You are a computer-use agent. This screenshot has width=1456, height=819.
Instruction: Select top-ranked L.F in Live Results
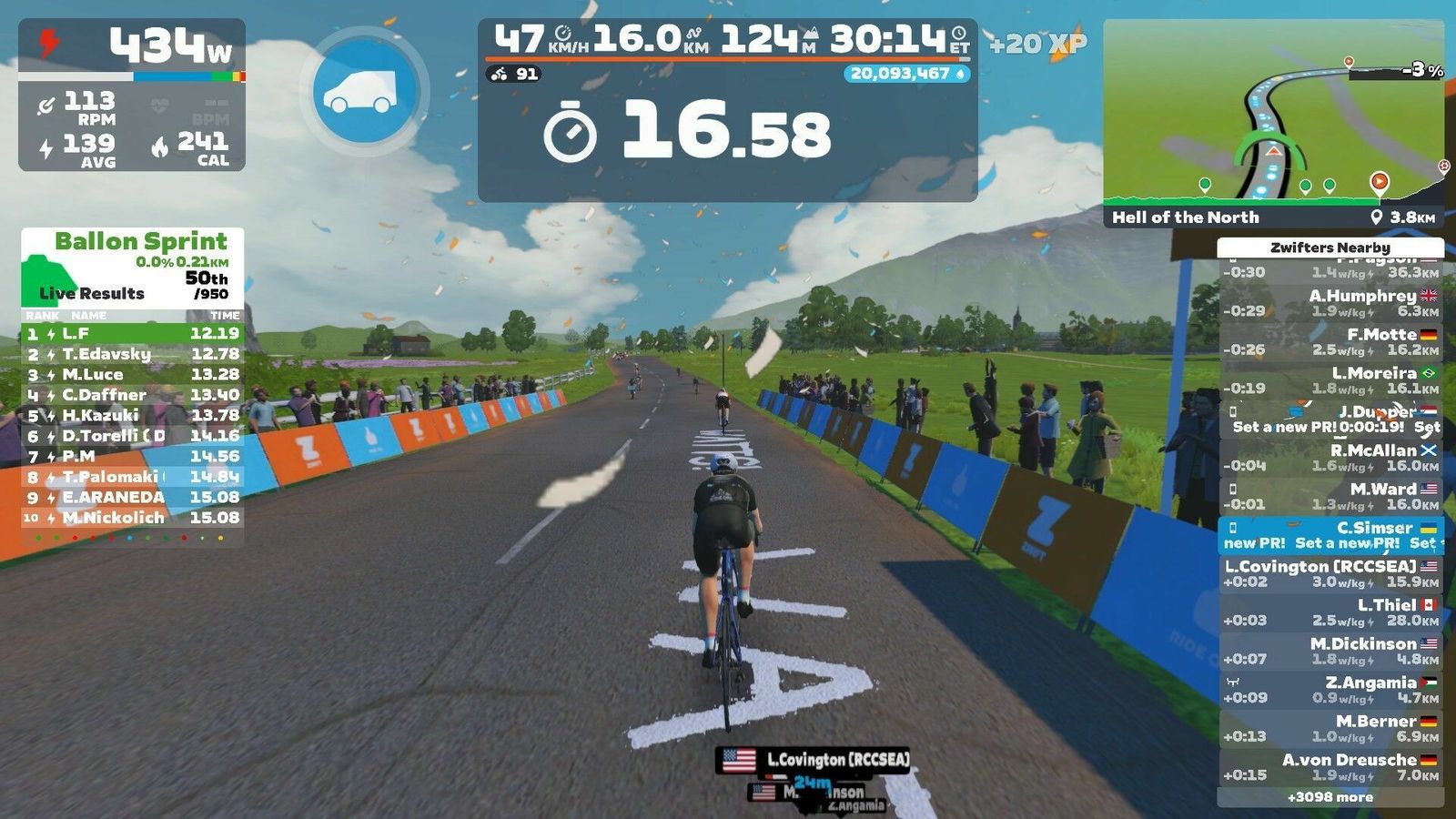[133, 333]
